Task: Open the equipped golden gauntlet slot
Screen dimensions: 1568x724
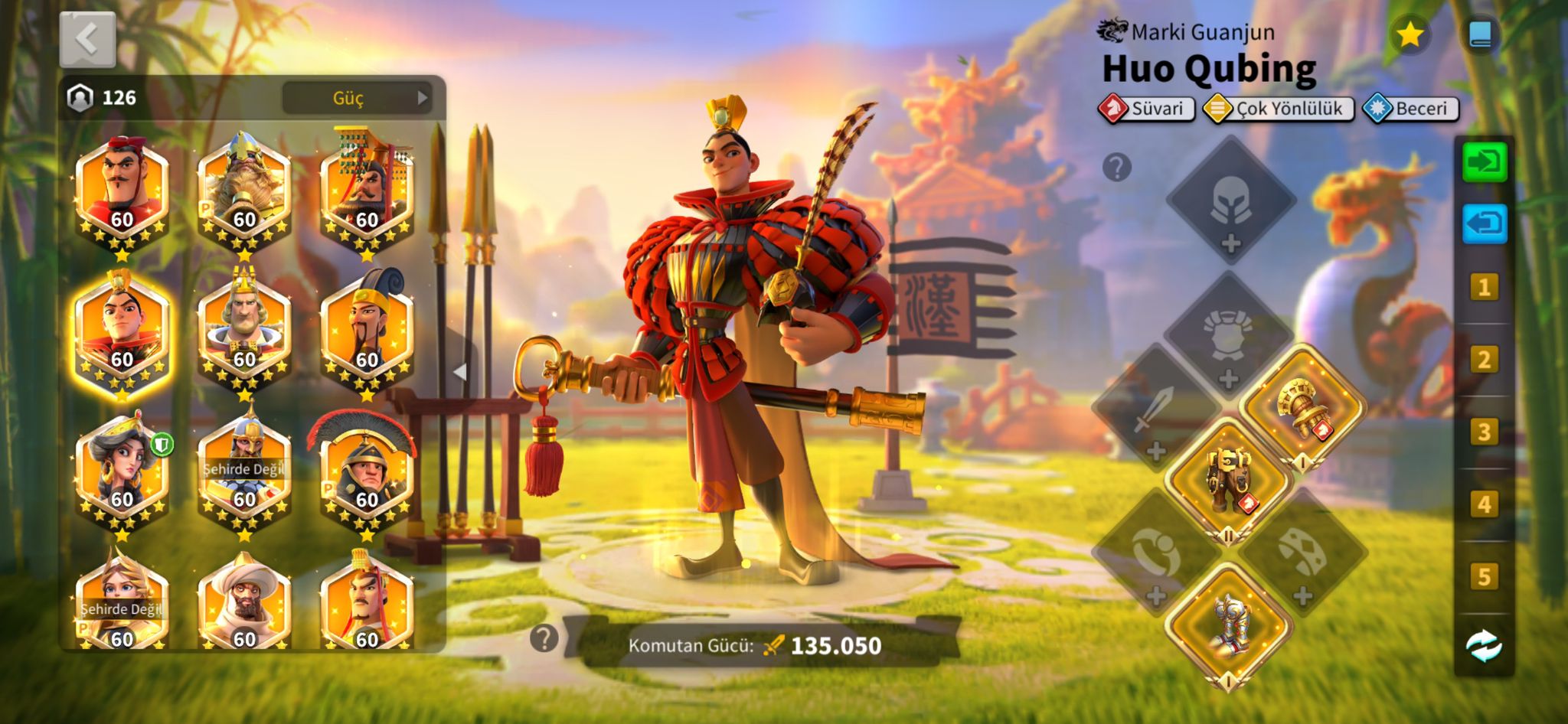Action: pyautogui.click(x=1302, y=409)
